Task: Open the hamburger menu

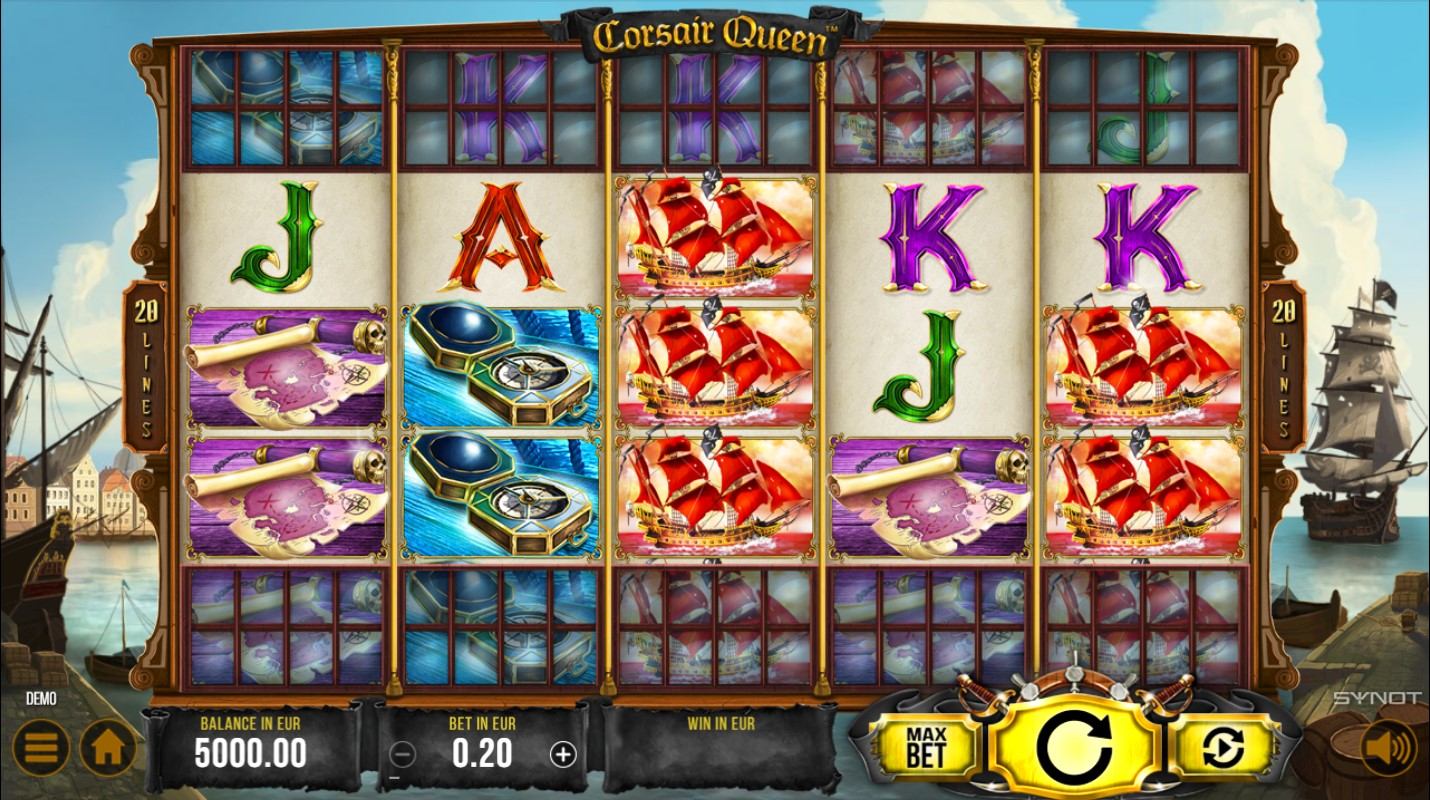Action: pyautogui.click(x=40, y=747)
